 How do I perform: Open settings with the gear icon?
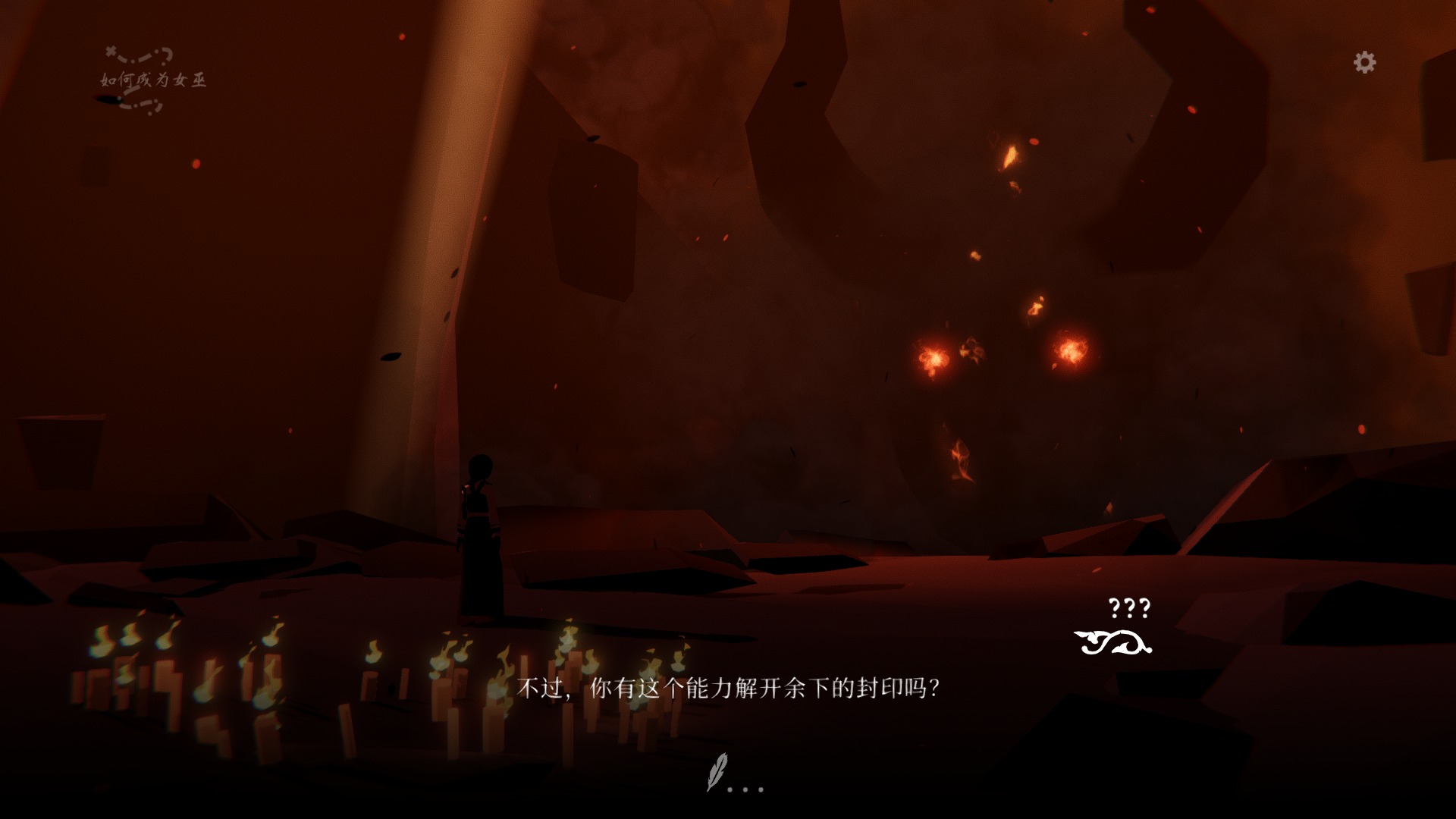pos(1364,62)
